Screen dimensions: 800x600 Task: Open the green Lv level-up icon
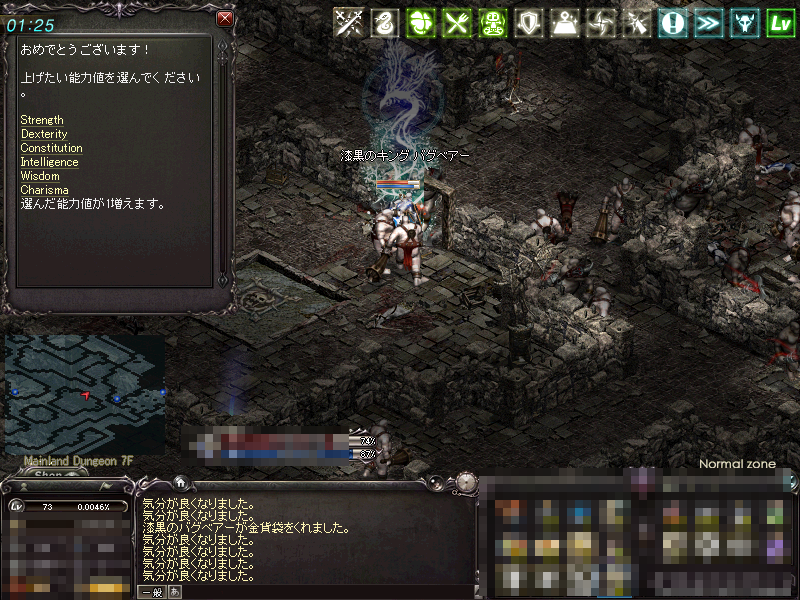pos(780,23)
